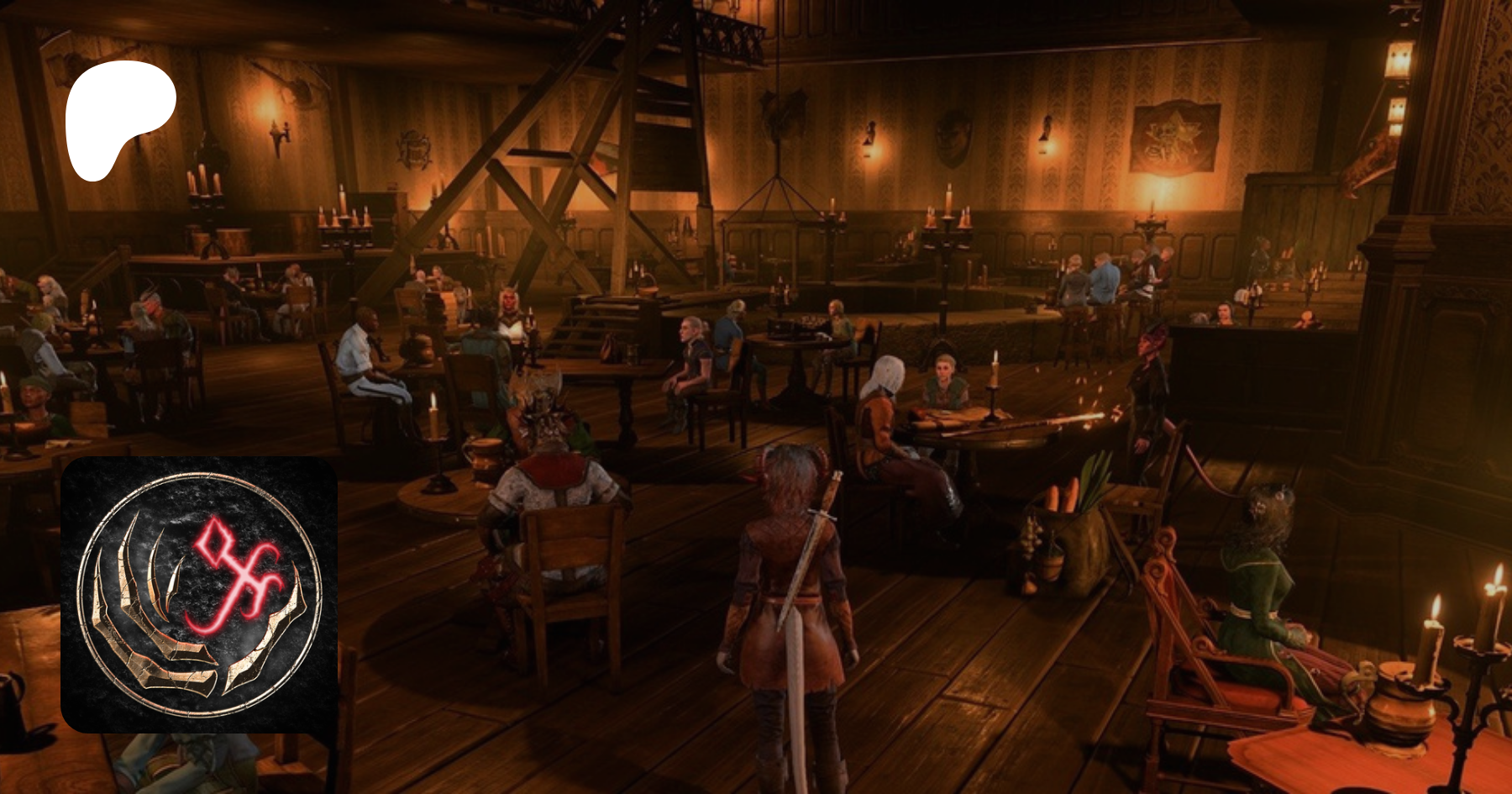Open the creator's claw emblem avatar
1512x794 pixels.
coord(199,595)
